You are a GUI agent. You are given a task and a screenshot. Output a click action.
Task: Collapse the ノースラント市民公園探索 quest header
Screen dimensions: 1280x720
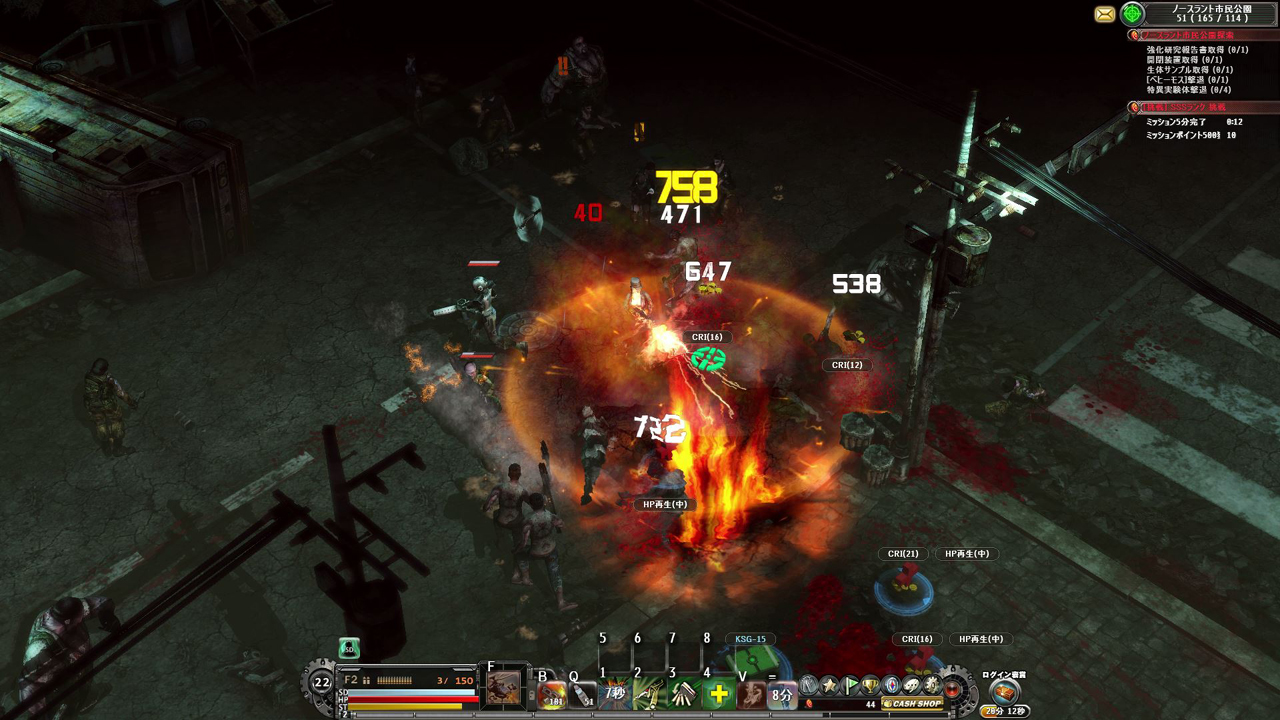1190,34
